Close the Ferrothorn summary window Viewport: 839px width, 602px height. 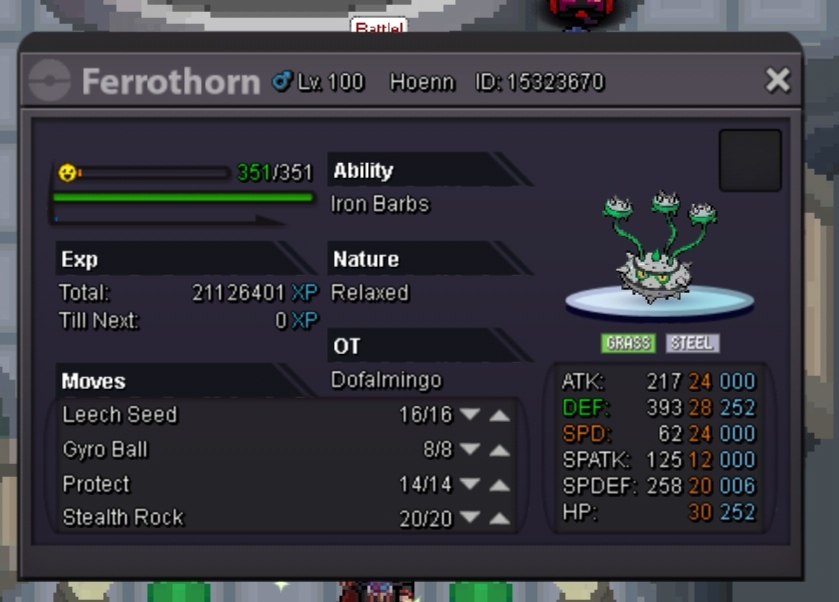pos(777,81)
